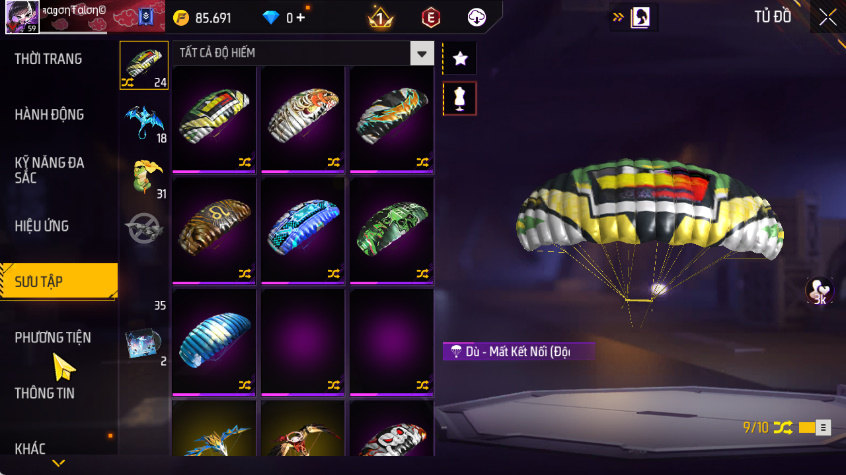846x475 pixels.
Task: Click the star favorites filter button
Action: (460, 59)
